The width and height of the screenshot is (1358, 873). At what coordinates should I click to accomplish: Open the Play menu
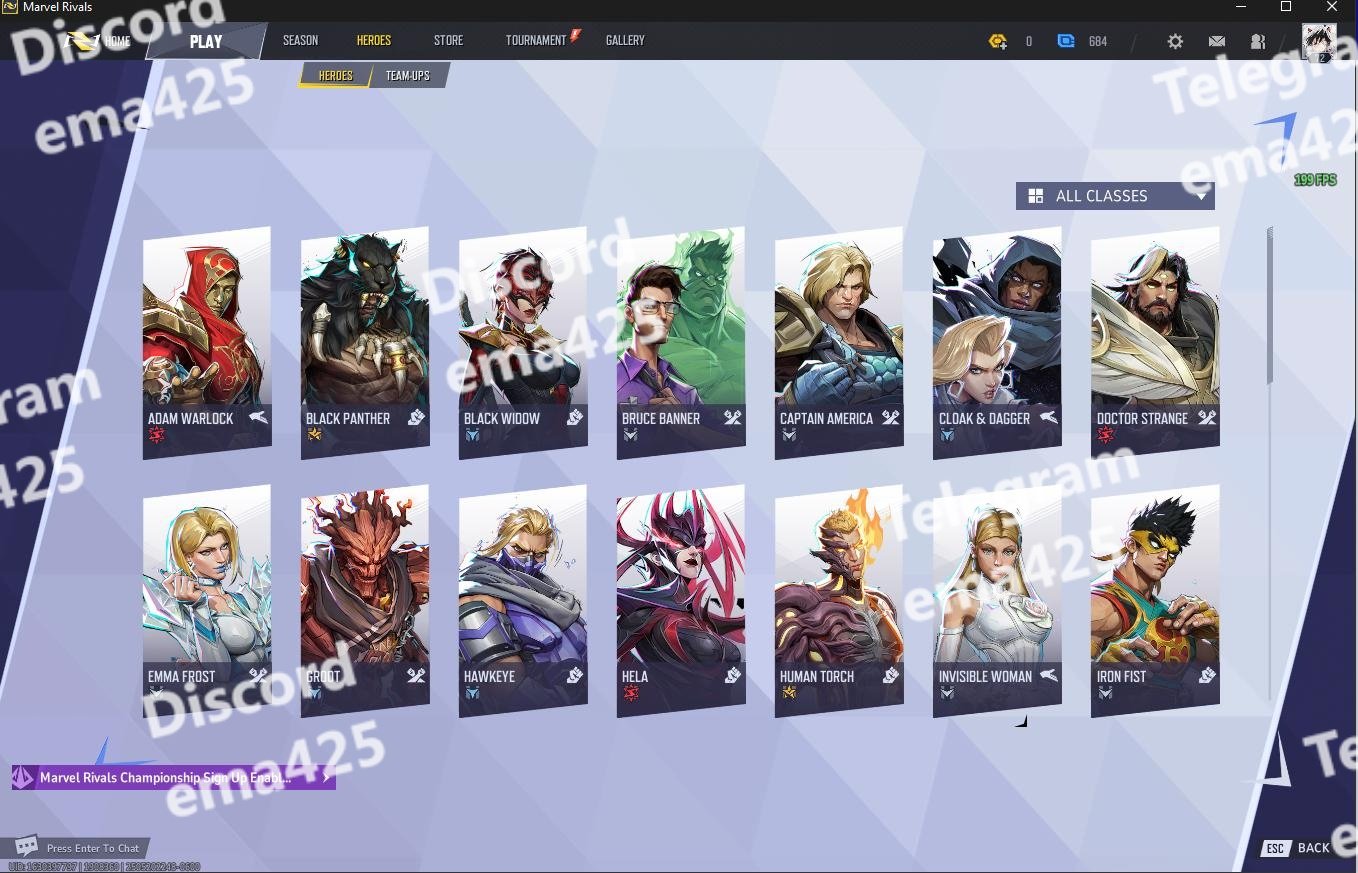pos(206,41)
